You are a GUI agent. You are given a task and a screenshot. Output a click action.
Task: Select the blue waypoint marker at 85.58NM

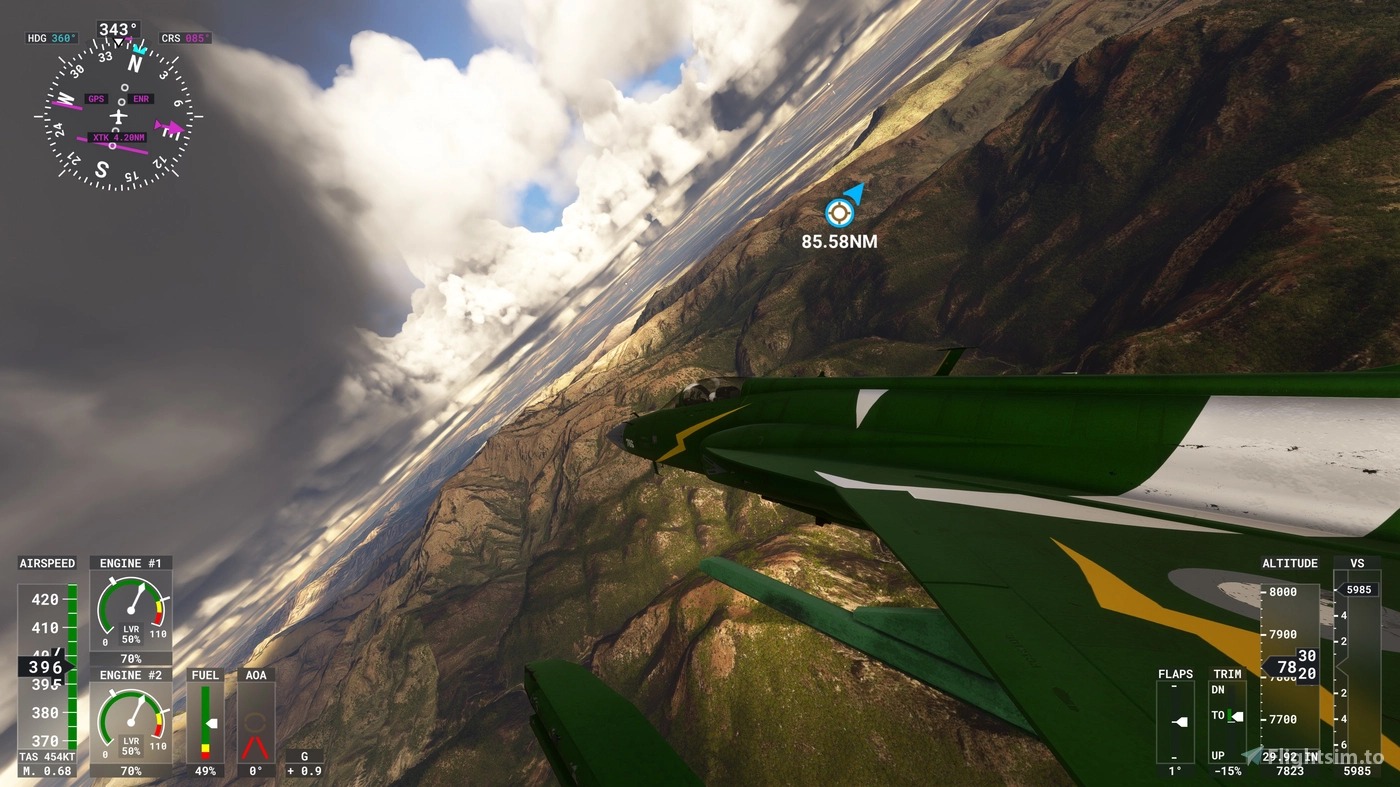tap(840, 212)
